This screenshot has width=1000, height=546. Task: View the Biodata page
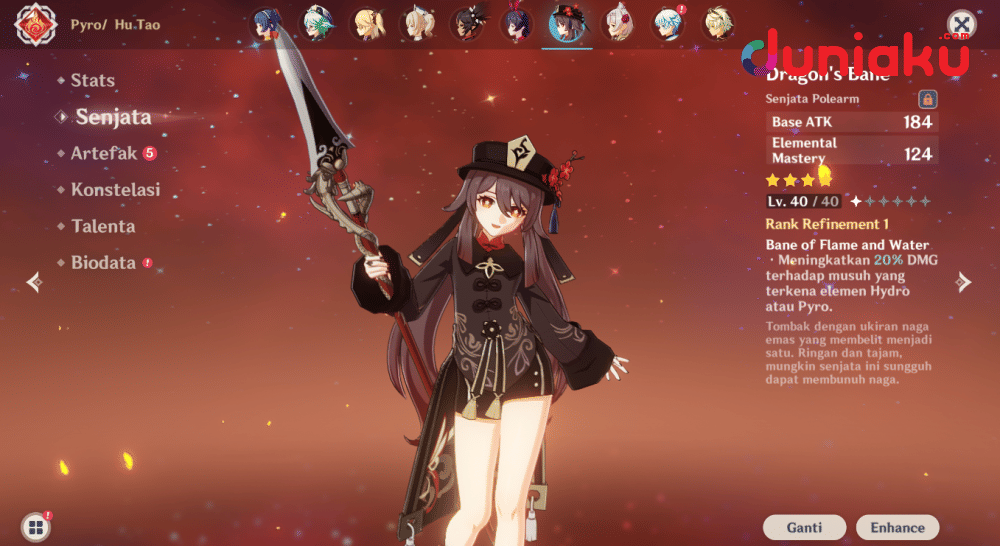102,263
